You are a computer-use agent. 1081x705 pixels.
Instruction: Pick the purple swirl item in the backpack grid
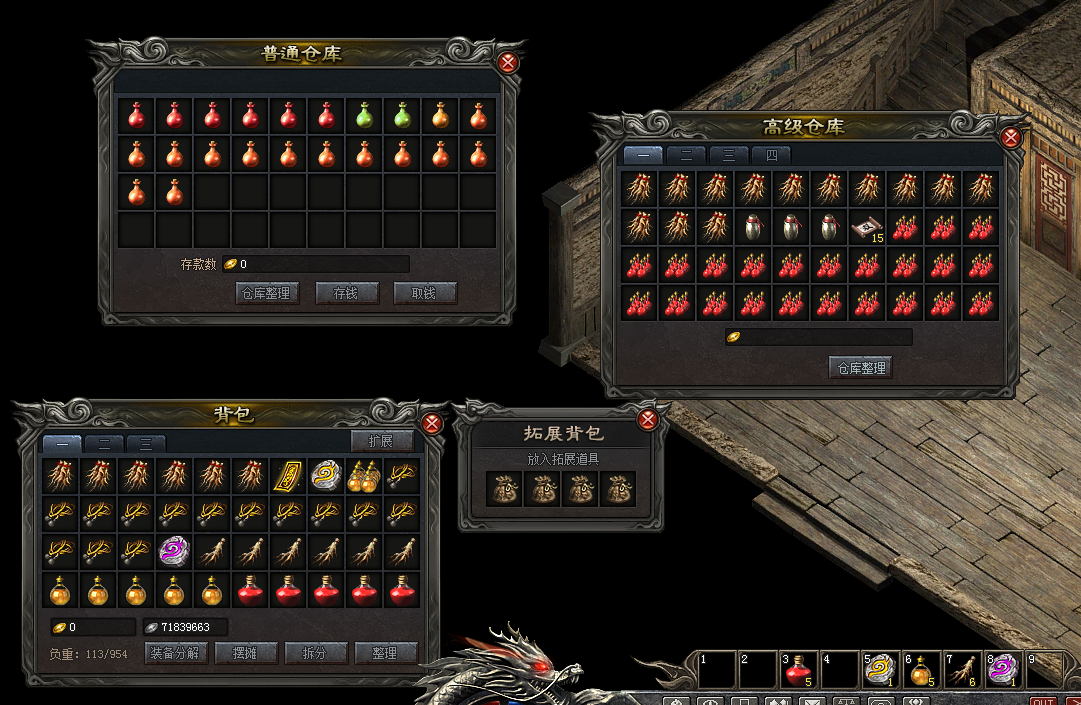pos(174,551)
